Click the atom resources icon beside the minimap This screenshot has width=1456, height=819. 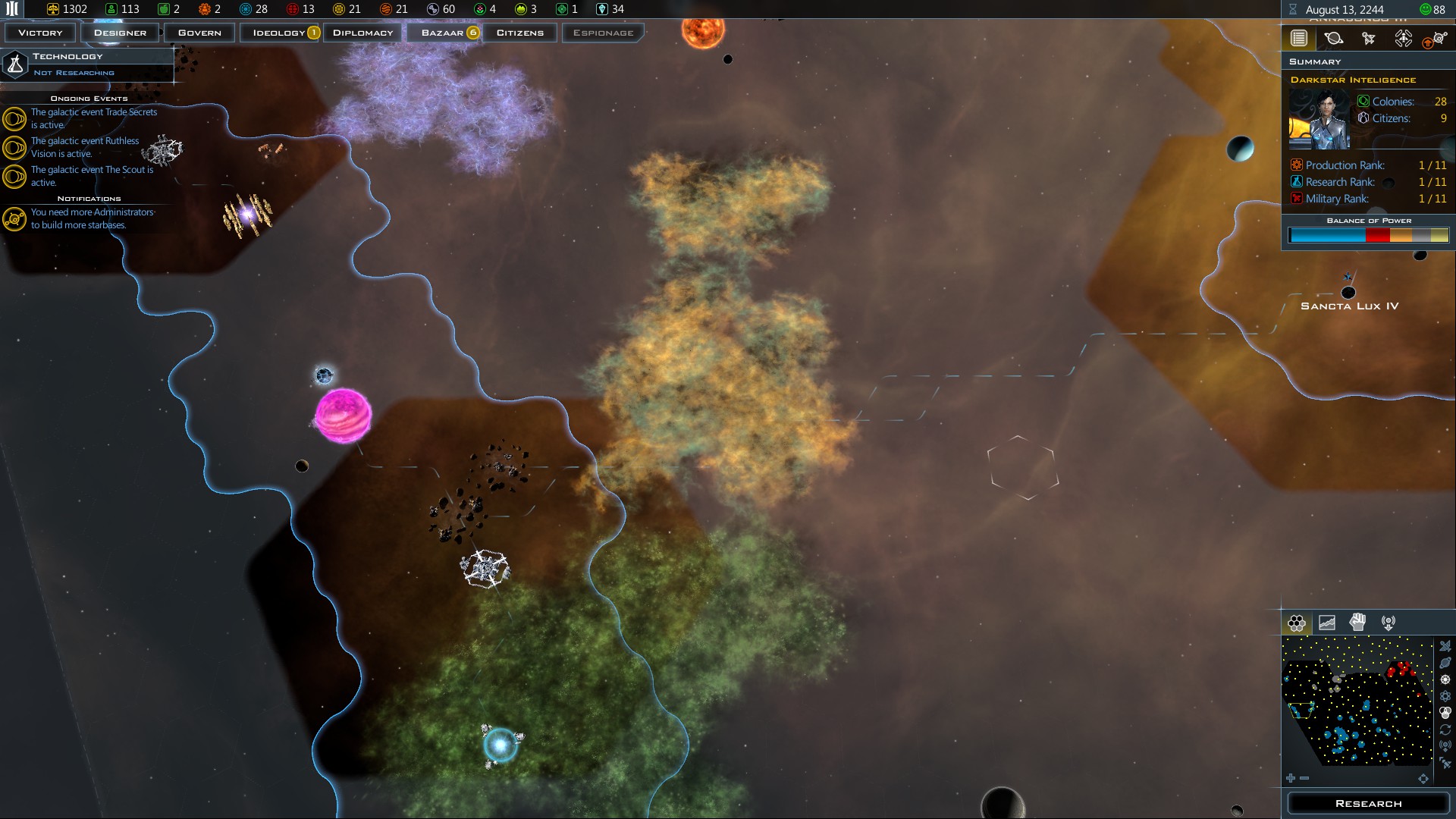point(1446,695)
